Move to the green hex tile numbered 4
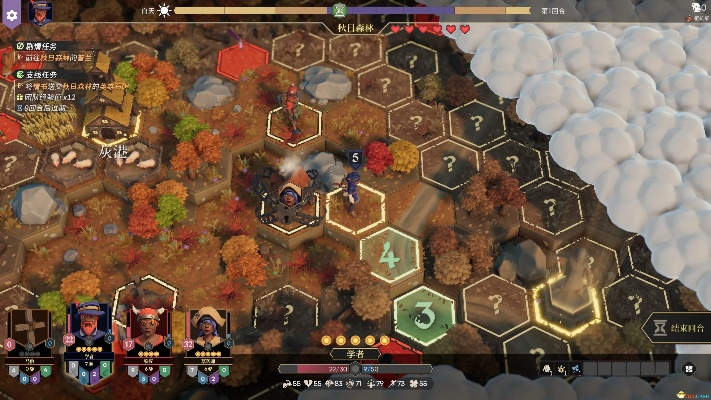The width and height of the screenshot is (711, 400). [x=388, y=256]
